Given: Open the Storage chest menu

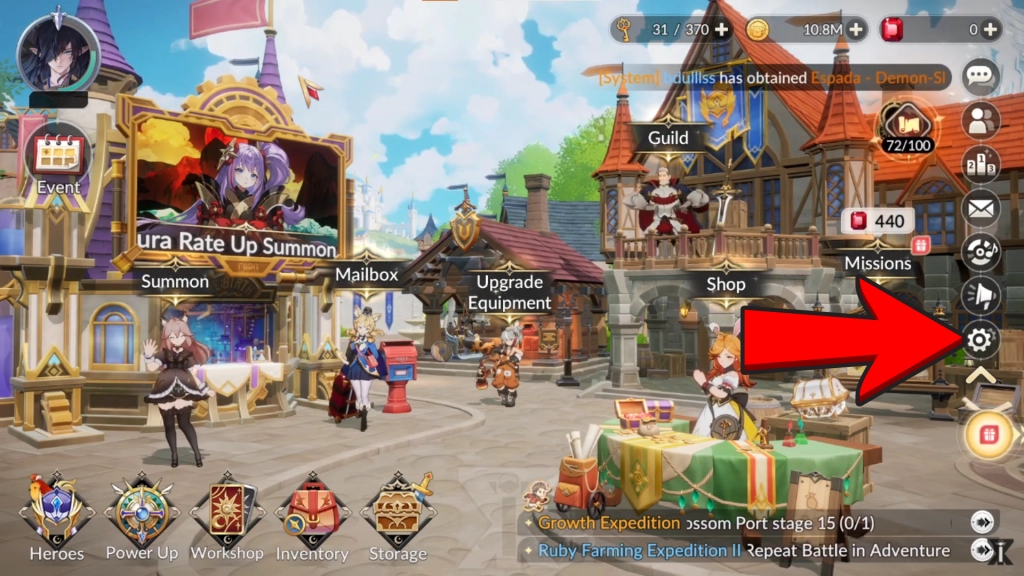Looking at the screenshot, I should coord(398,513).
